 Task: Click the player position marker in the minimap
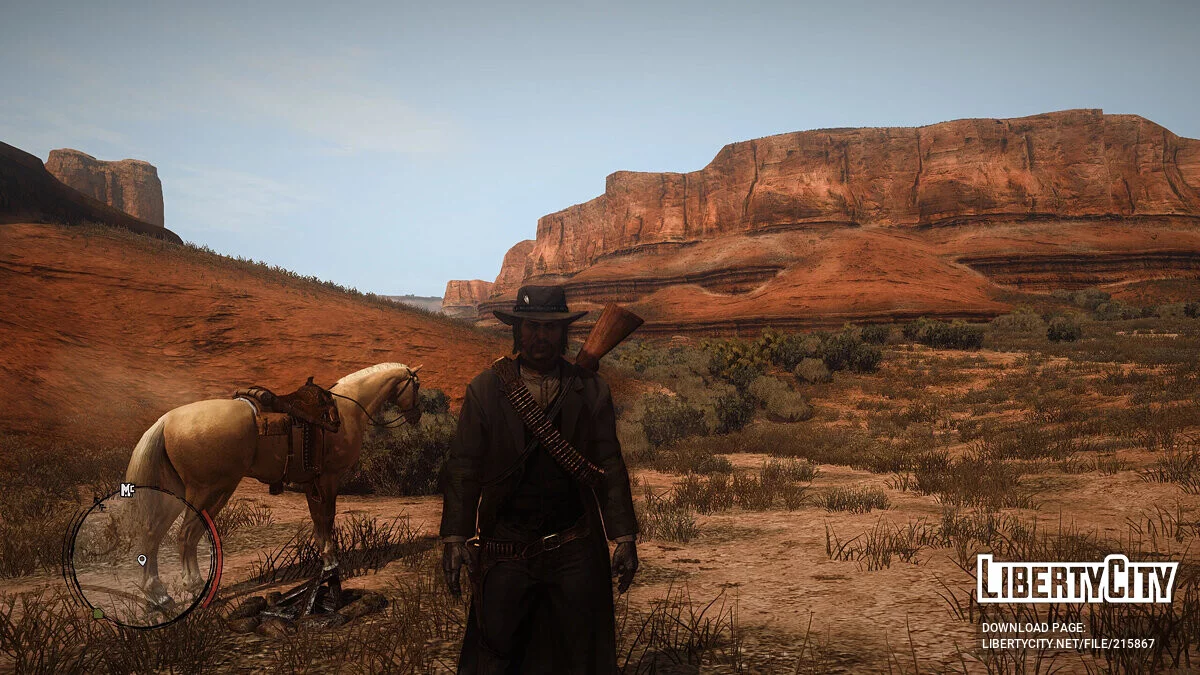pyautogui.click(x=142, y=560)
